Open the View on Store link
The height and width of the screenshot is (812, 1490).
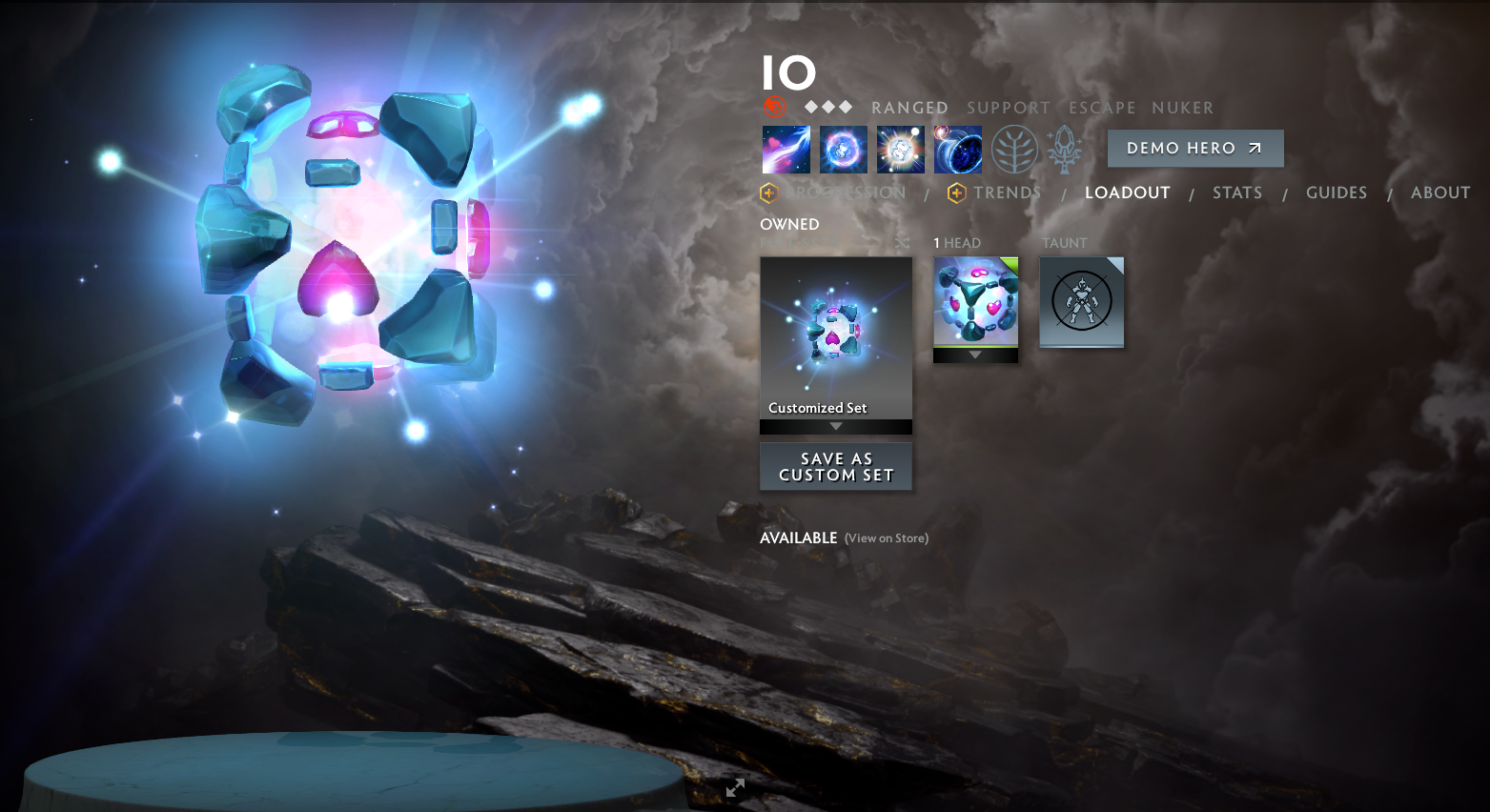coord(886,538)
